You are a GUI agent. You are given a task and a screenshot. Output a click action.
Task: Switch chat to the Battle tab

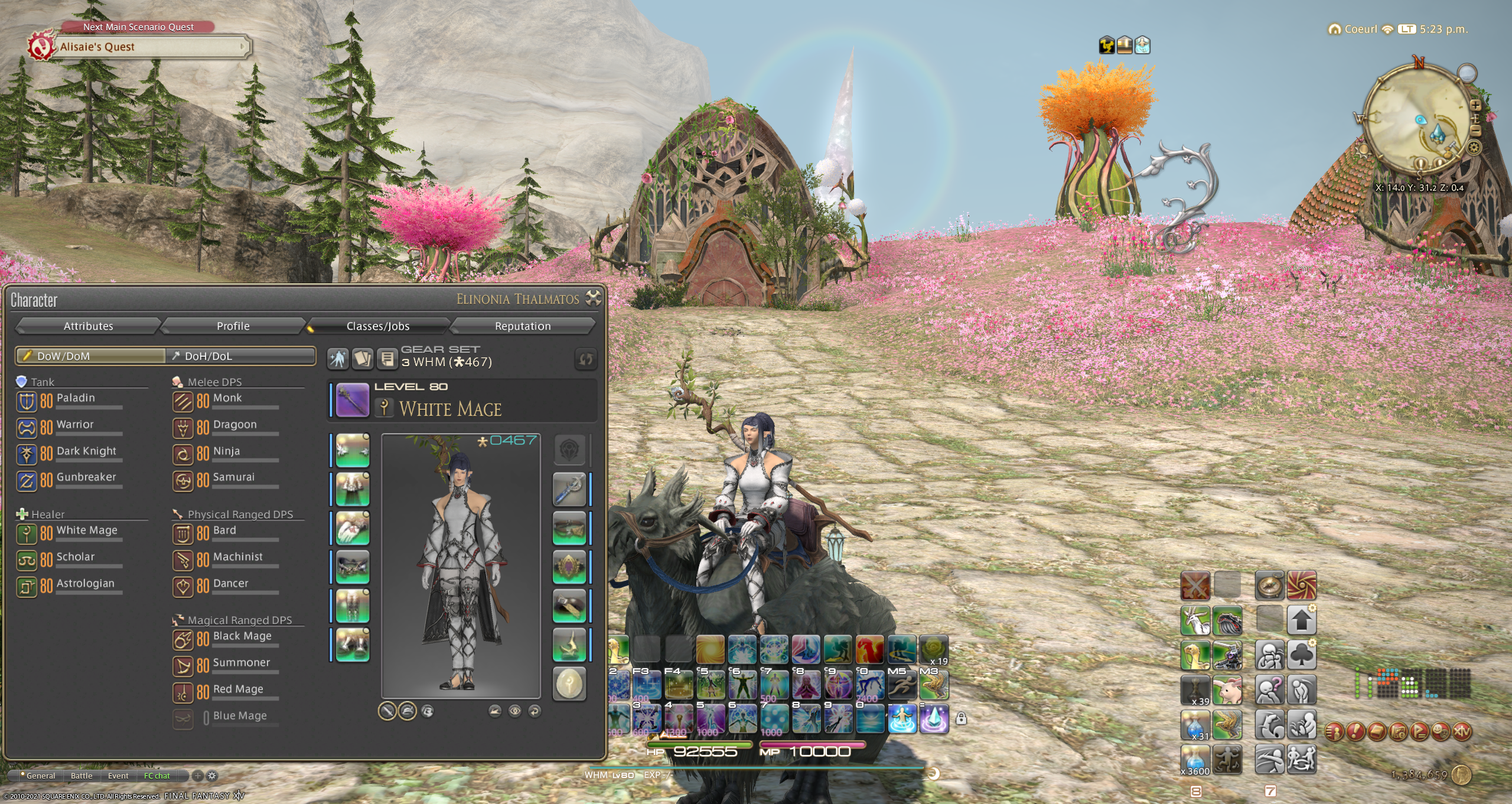[82, 776]
